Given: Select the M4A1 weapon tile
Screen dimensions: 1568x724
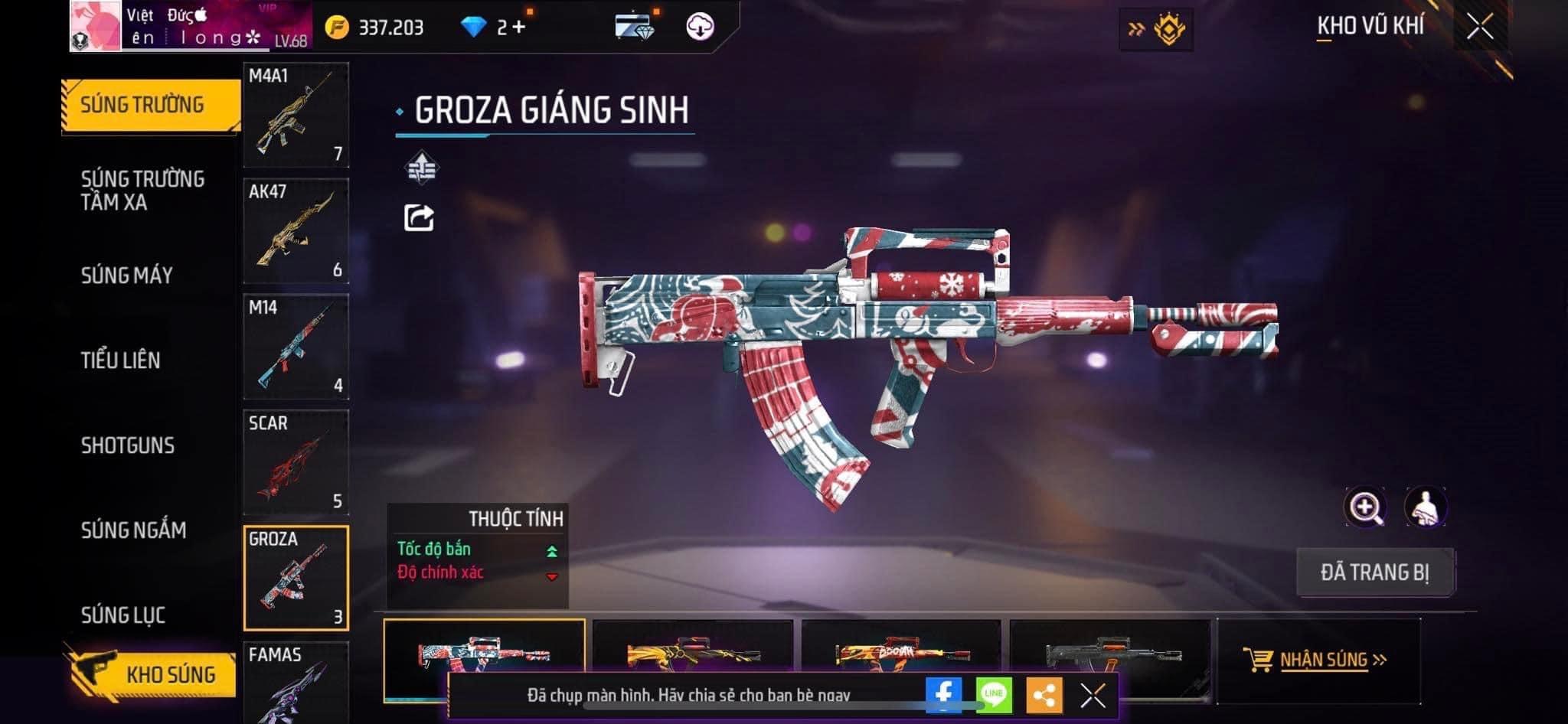Looking at the screenshot, I should [x=296, y=115].
